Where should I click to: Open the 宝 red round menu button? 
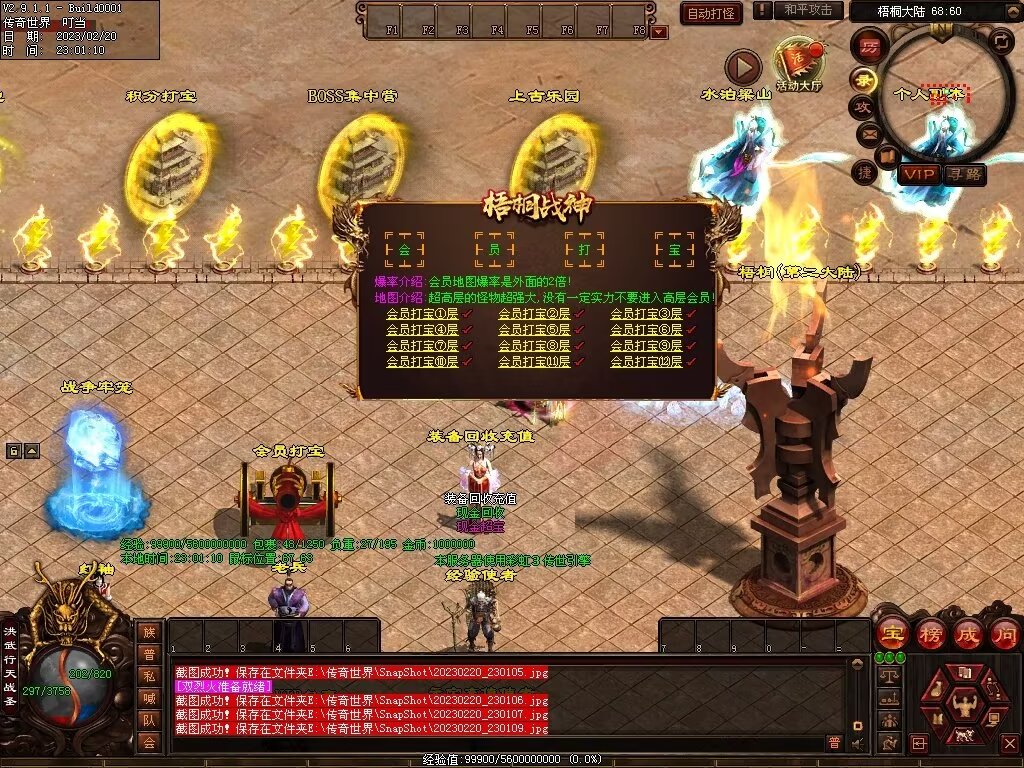pos(892,633)
